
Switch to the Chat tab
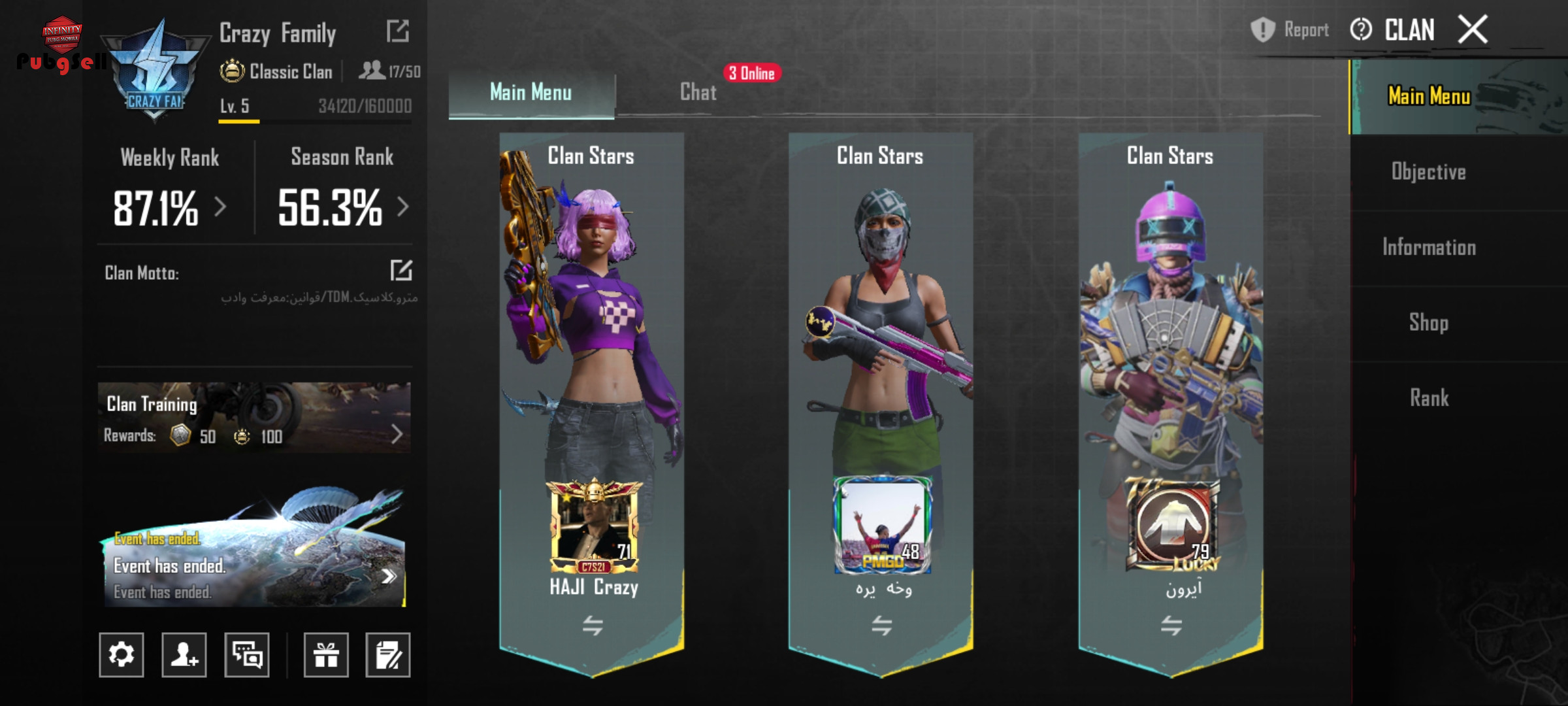698,92
